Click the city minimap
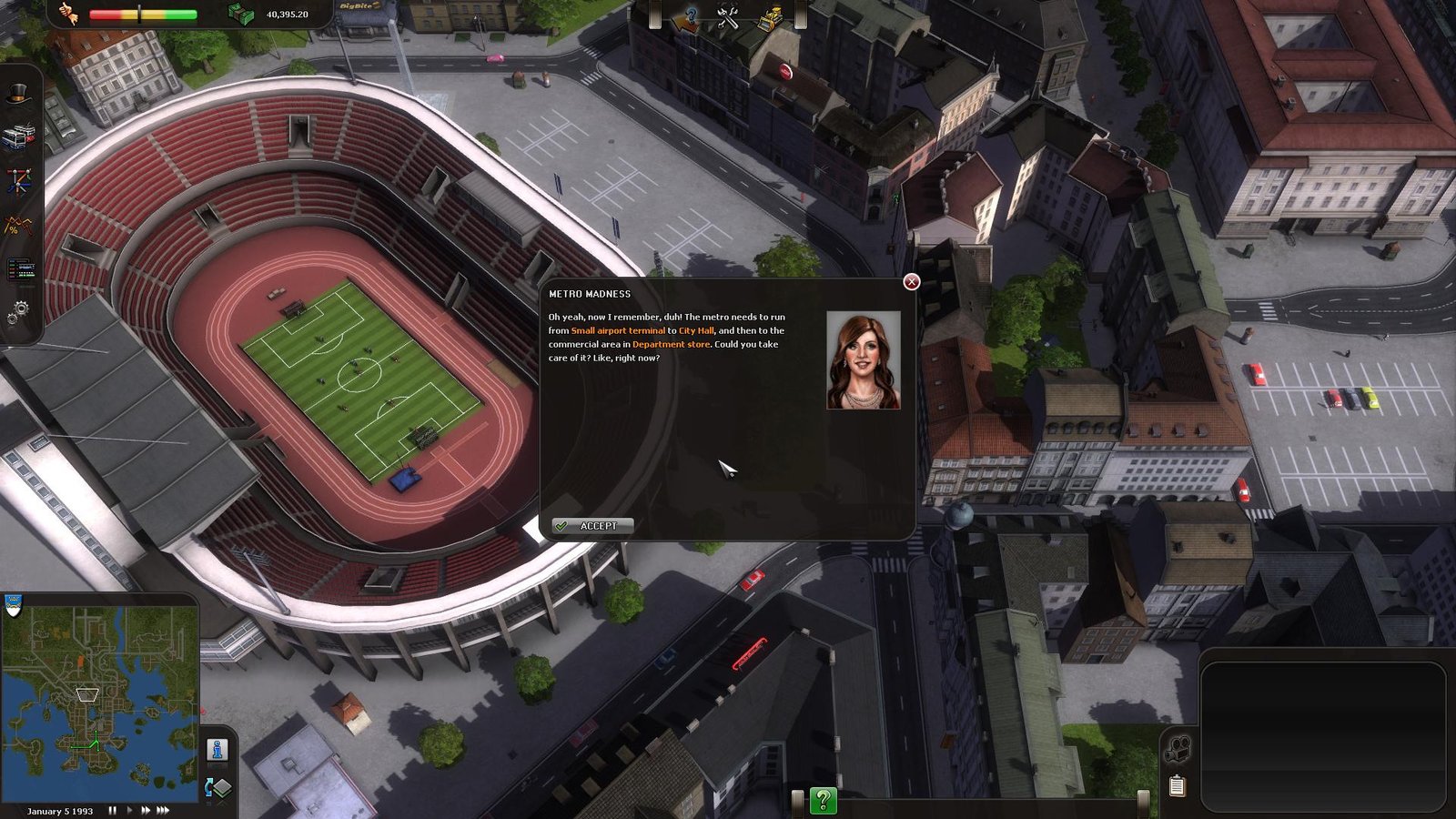1456x819 pixels. pyautogui.click(x=100, y=699)
